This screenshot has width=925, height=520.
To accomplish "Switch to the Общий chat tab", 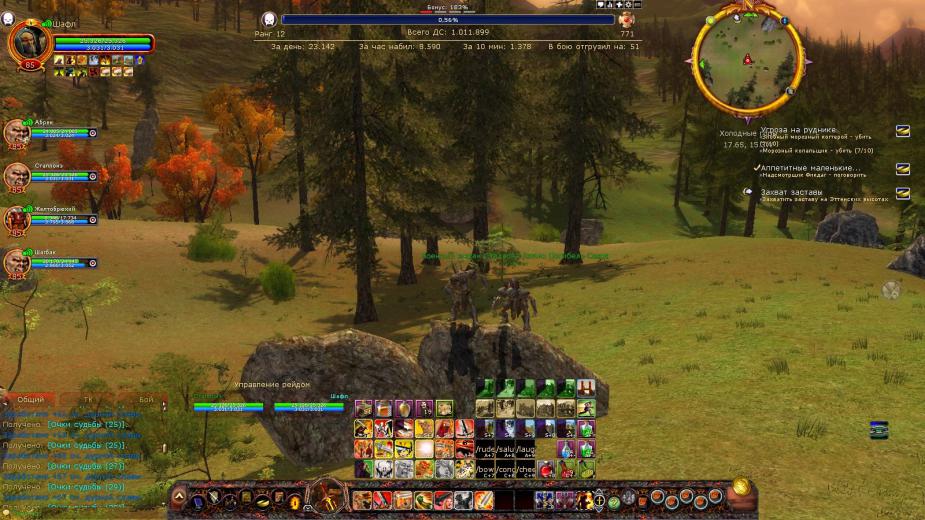I will coord(31,399).
